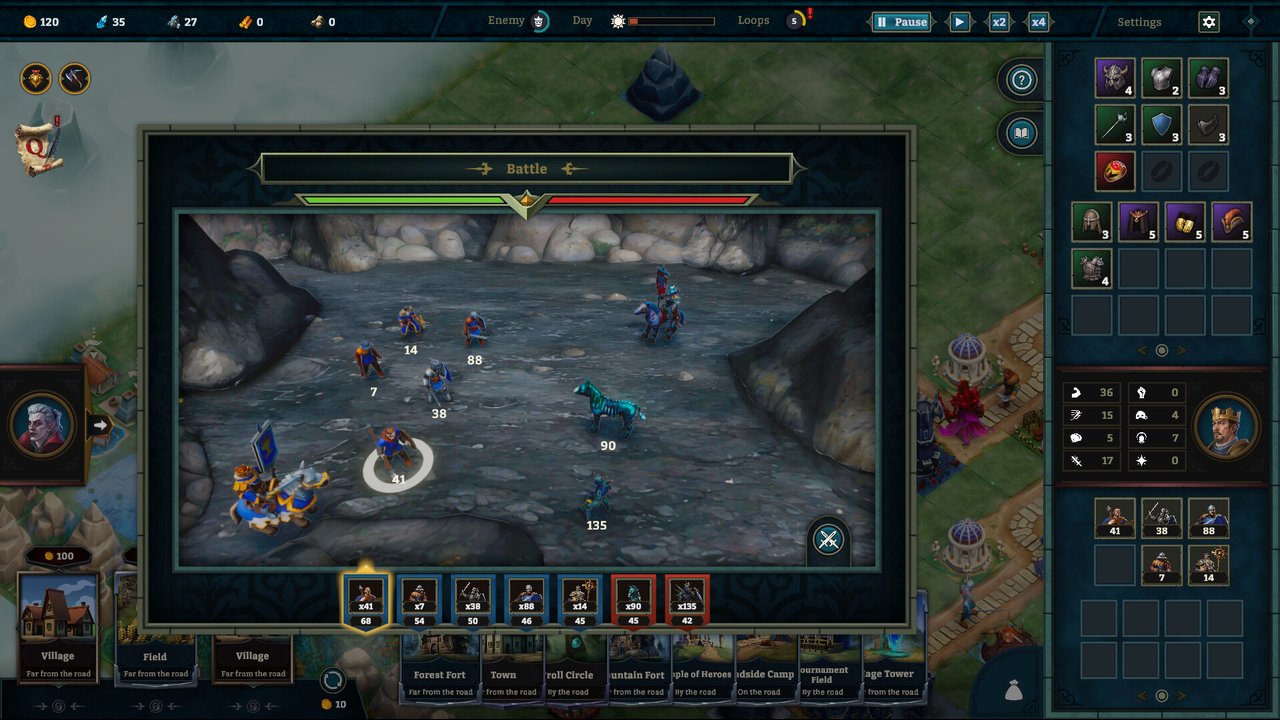Set game speed to x4
This screenshot has height=720, width=1280.
pyautogui.click(x=1038, y=22)
